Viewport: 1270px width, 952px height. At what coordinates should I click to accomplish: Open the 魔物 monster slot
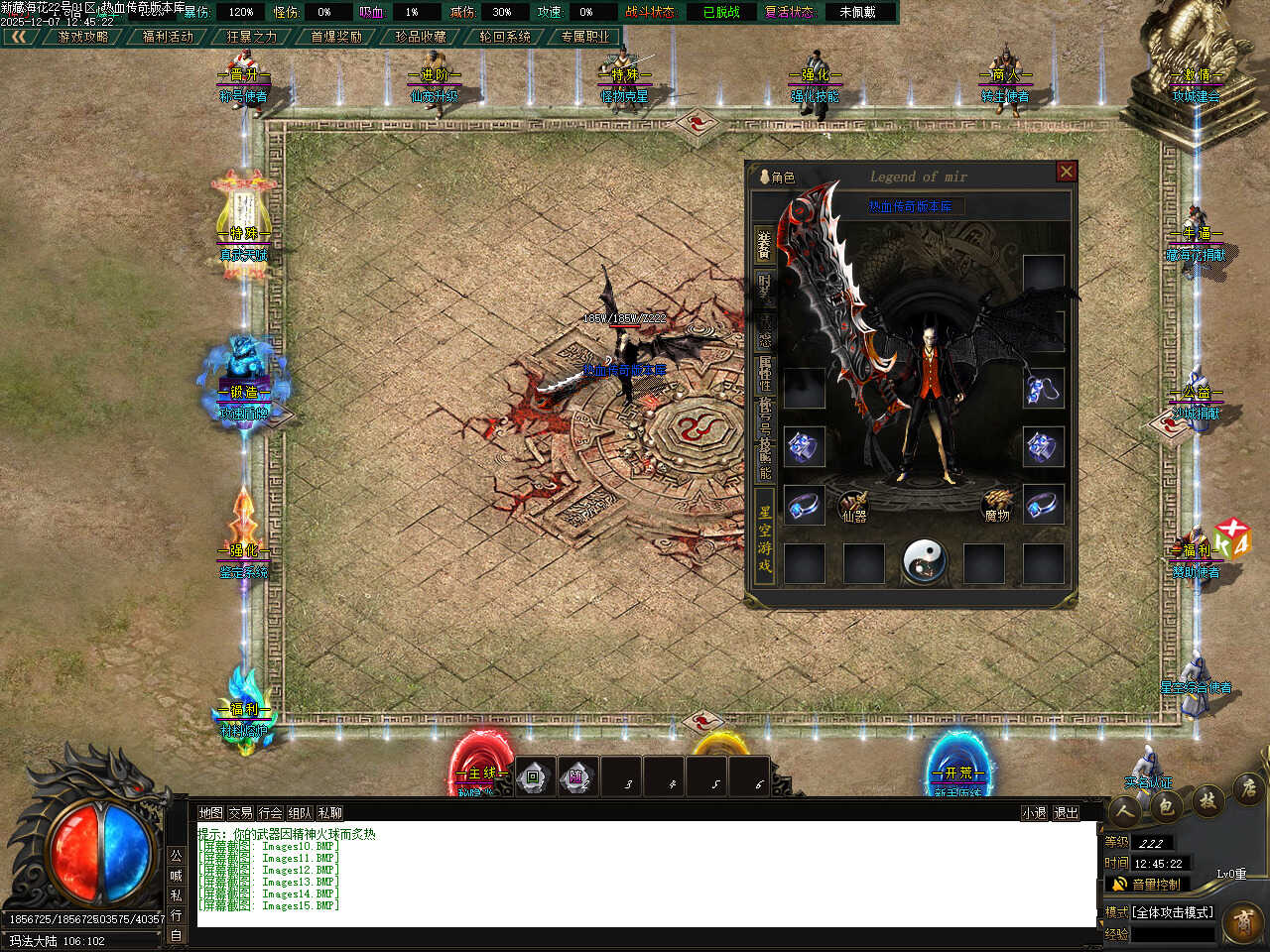pyautogui.click(x=997, y=506)
